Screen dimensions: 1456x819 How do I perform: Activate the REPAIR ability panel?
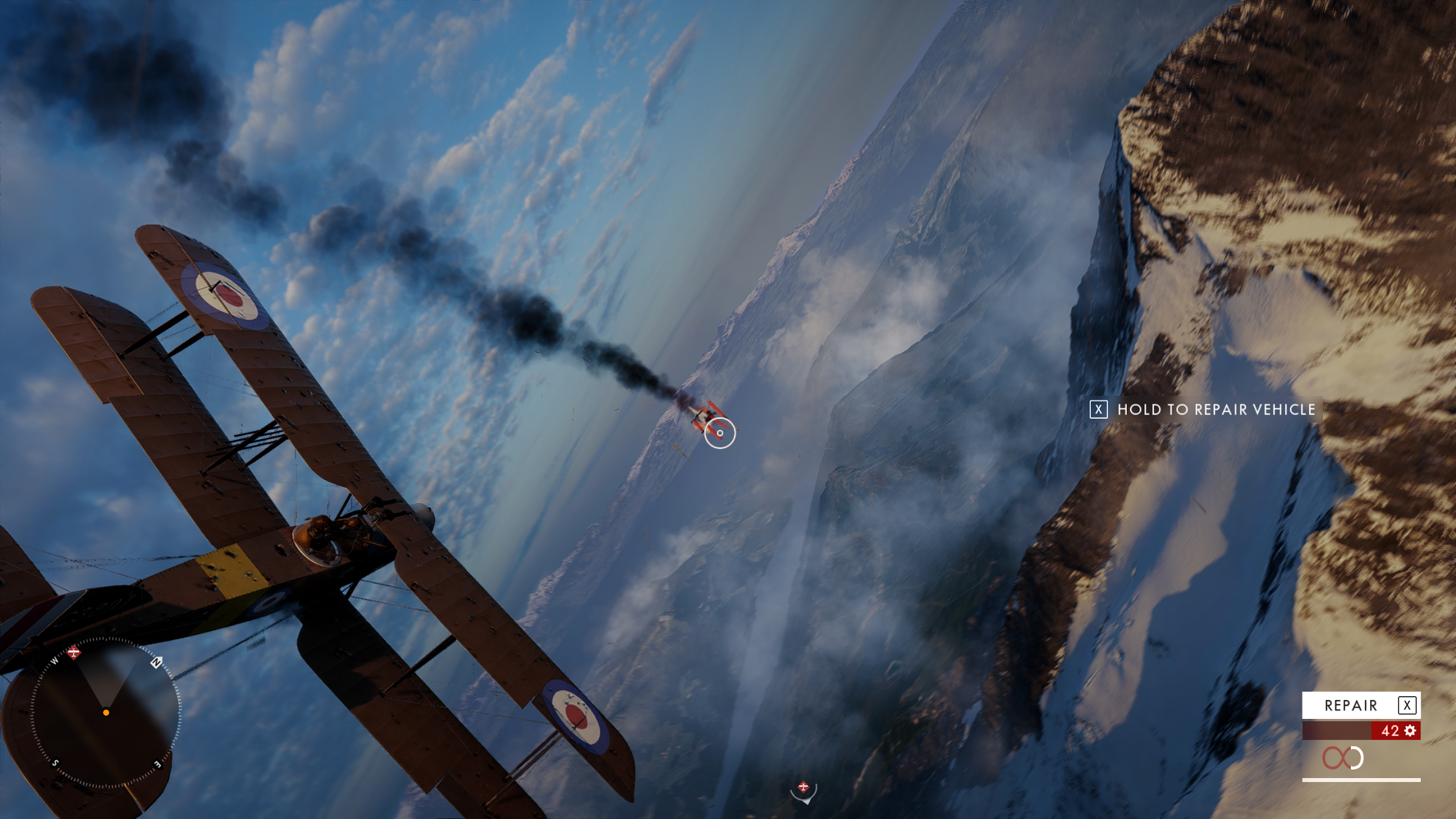[x=1361, y=705]
